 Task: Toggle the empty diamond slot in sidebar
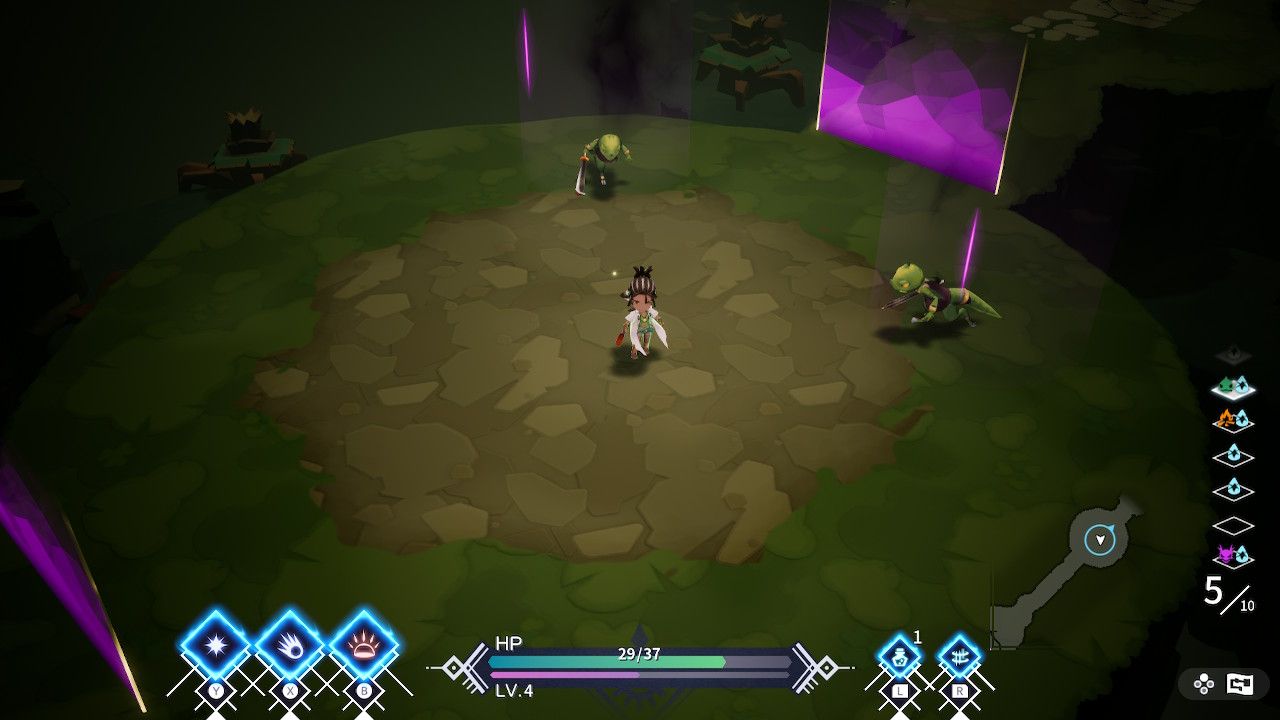(x=1233, y=526)
